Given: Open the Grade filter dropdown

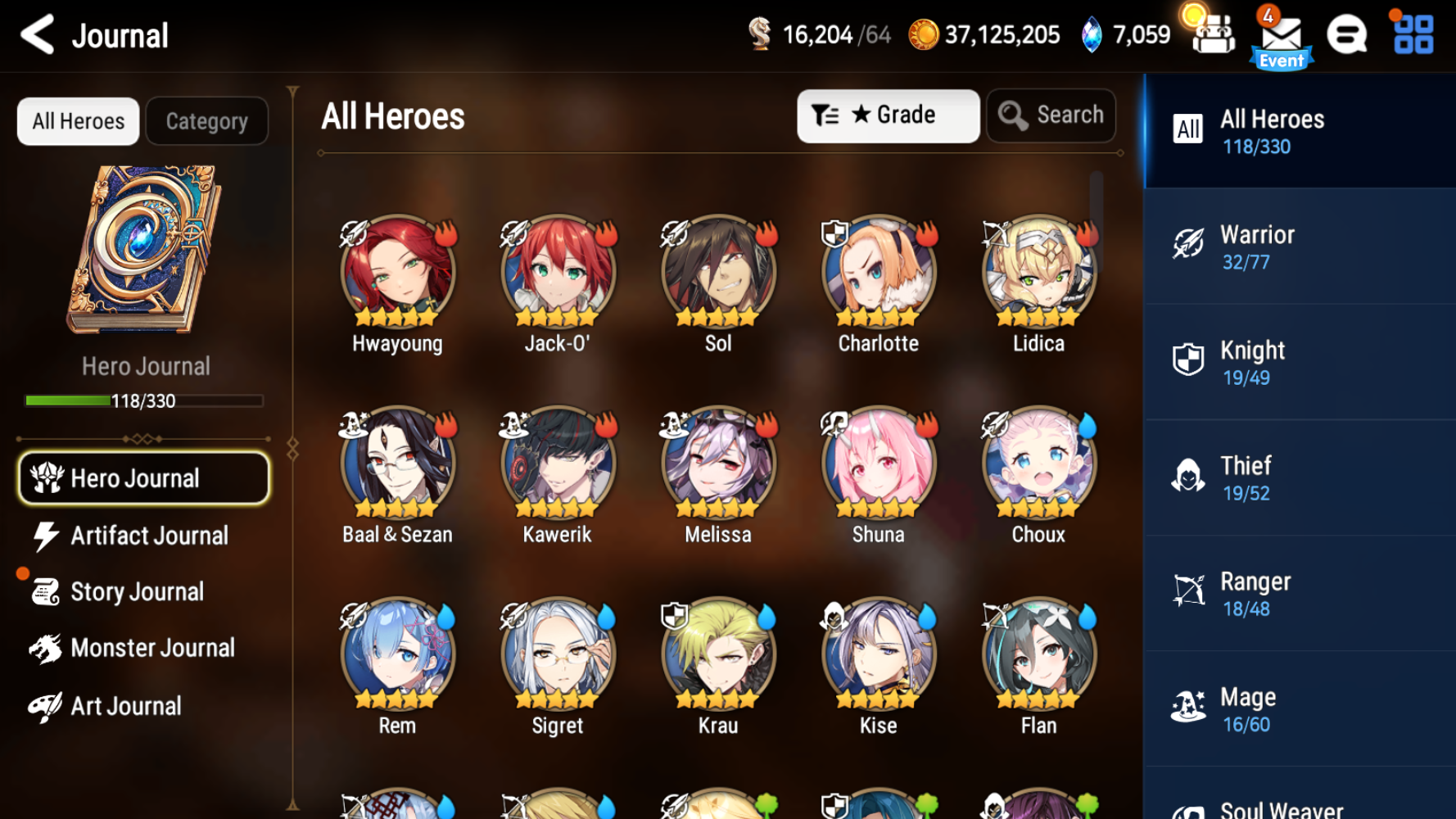Looking at the screenshot, I should (x=888, y=115).
